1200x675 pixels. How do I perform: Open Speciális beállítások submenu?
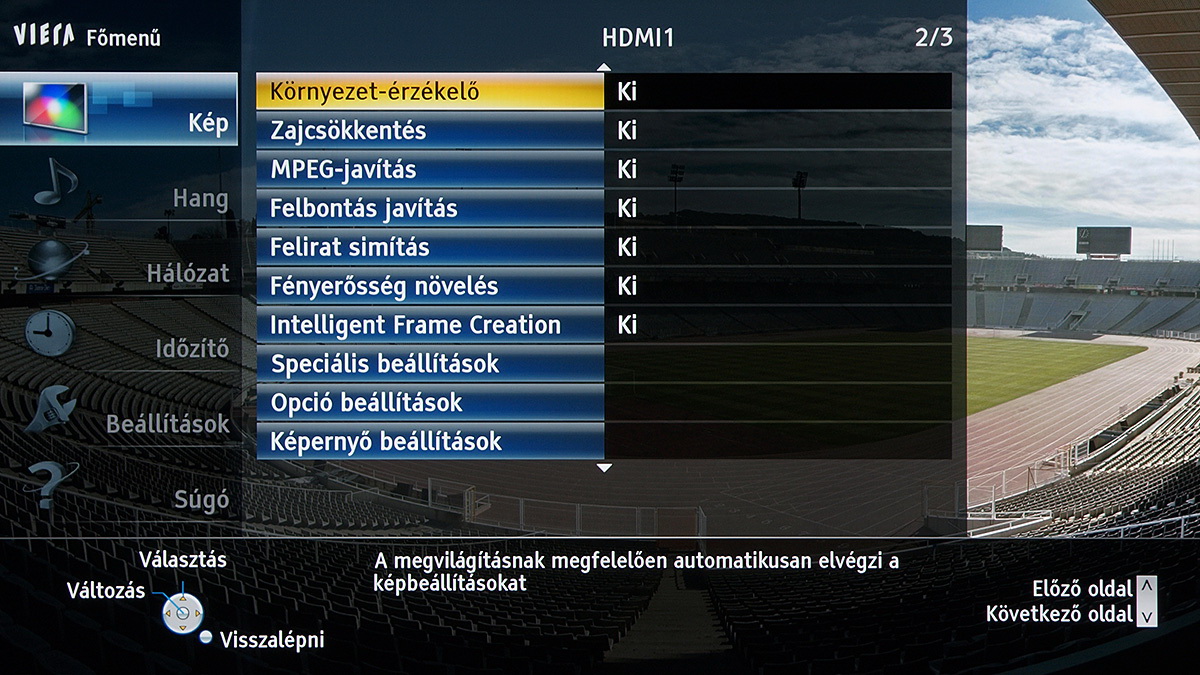tap(430, 364)
